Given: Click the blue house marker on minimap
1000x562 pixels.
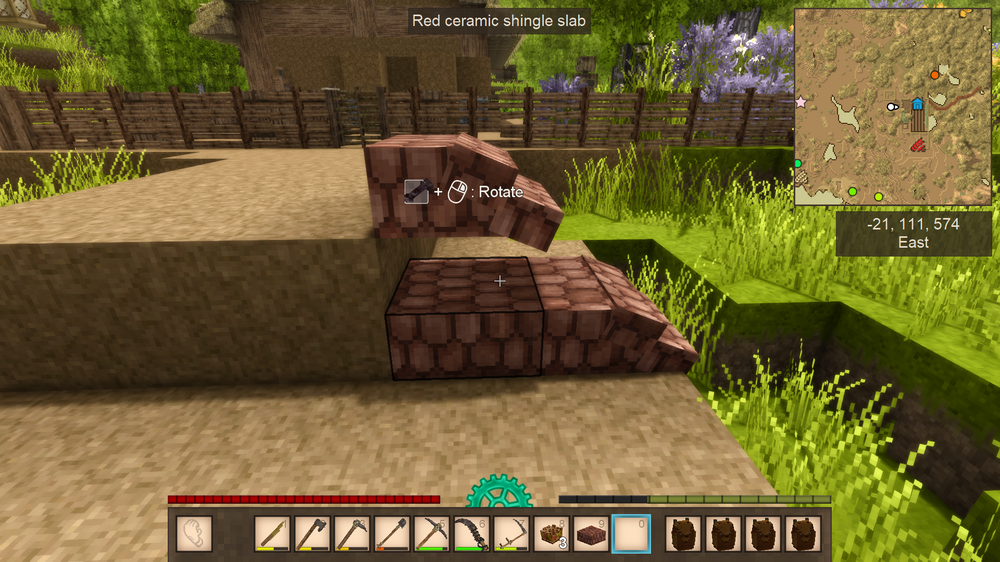Looking at the screenshot, I should 918,104.
